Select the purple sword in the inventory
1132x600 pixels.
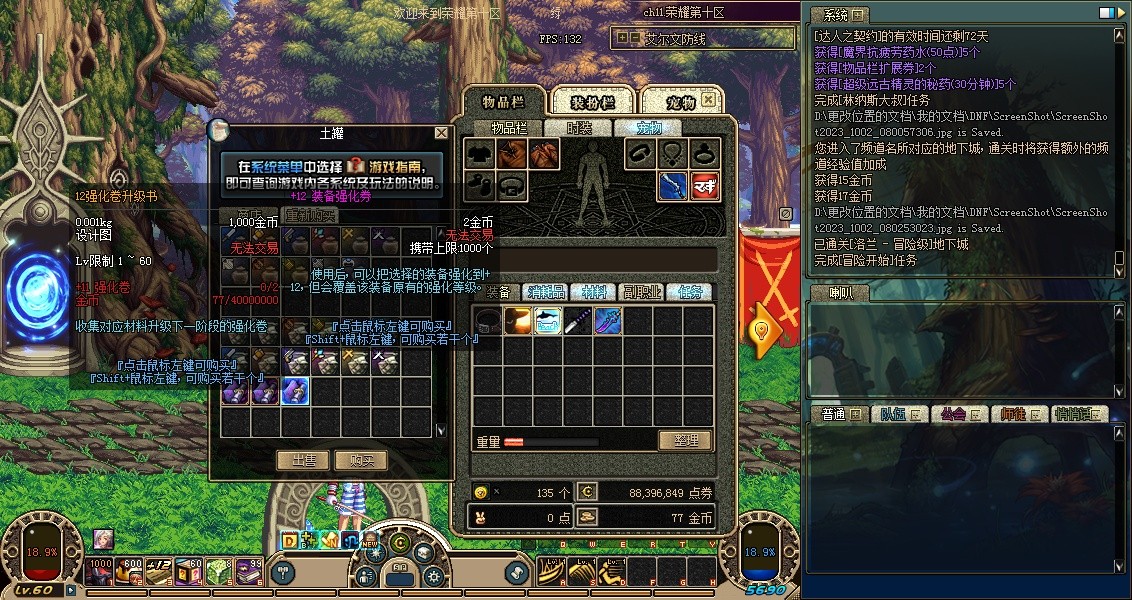578,321
